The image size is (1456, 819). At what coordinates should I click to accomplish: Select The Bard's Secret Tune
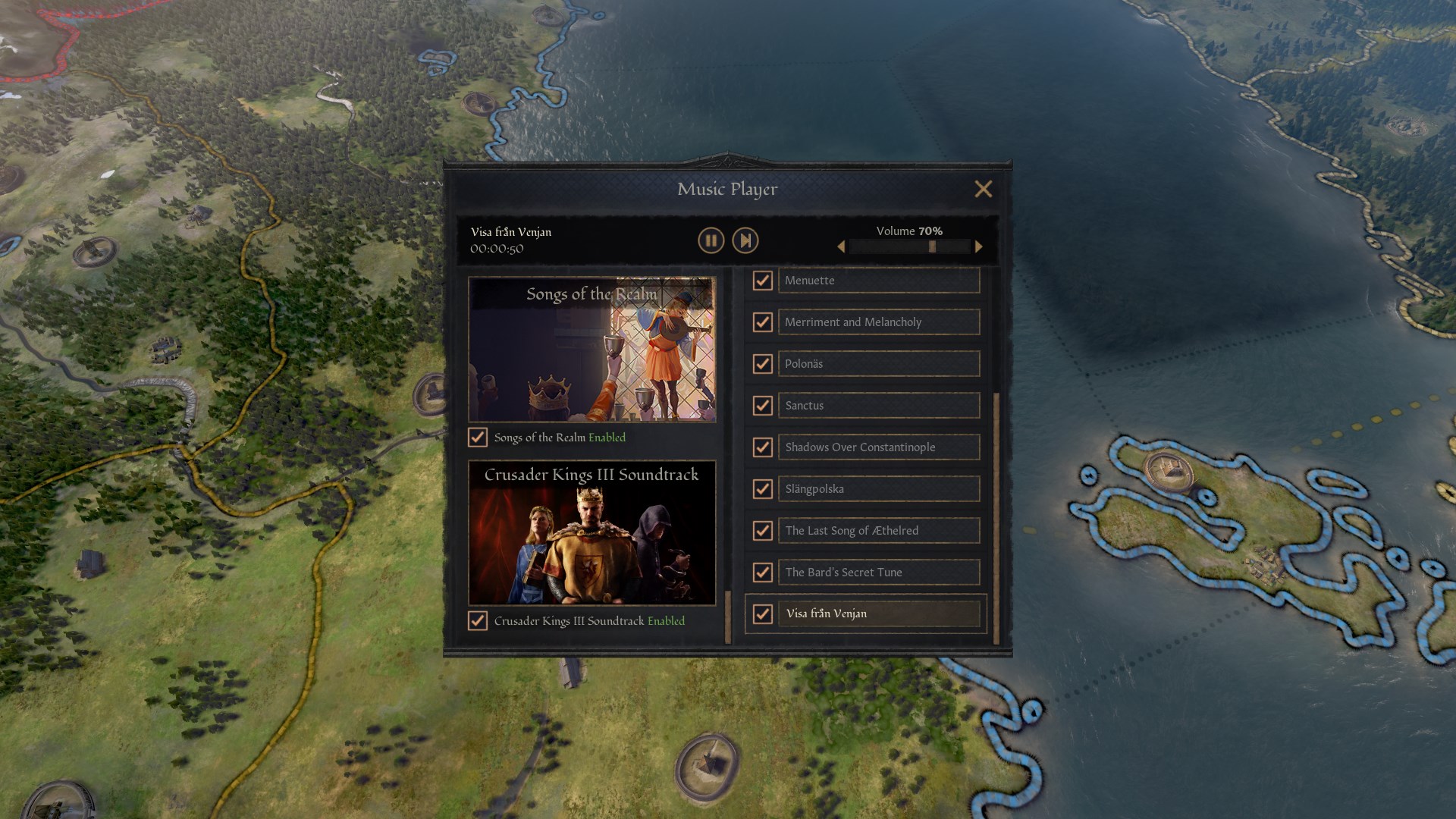click(878, 573)
